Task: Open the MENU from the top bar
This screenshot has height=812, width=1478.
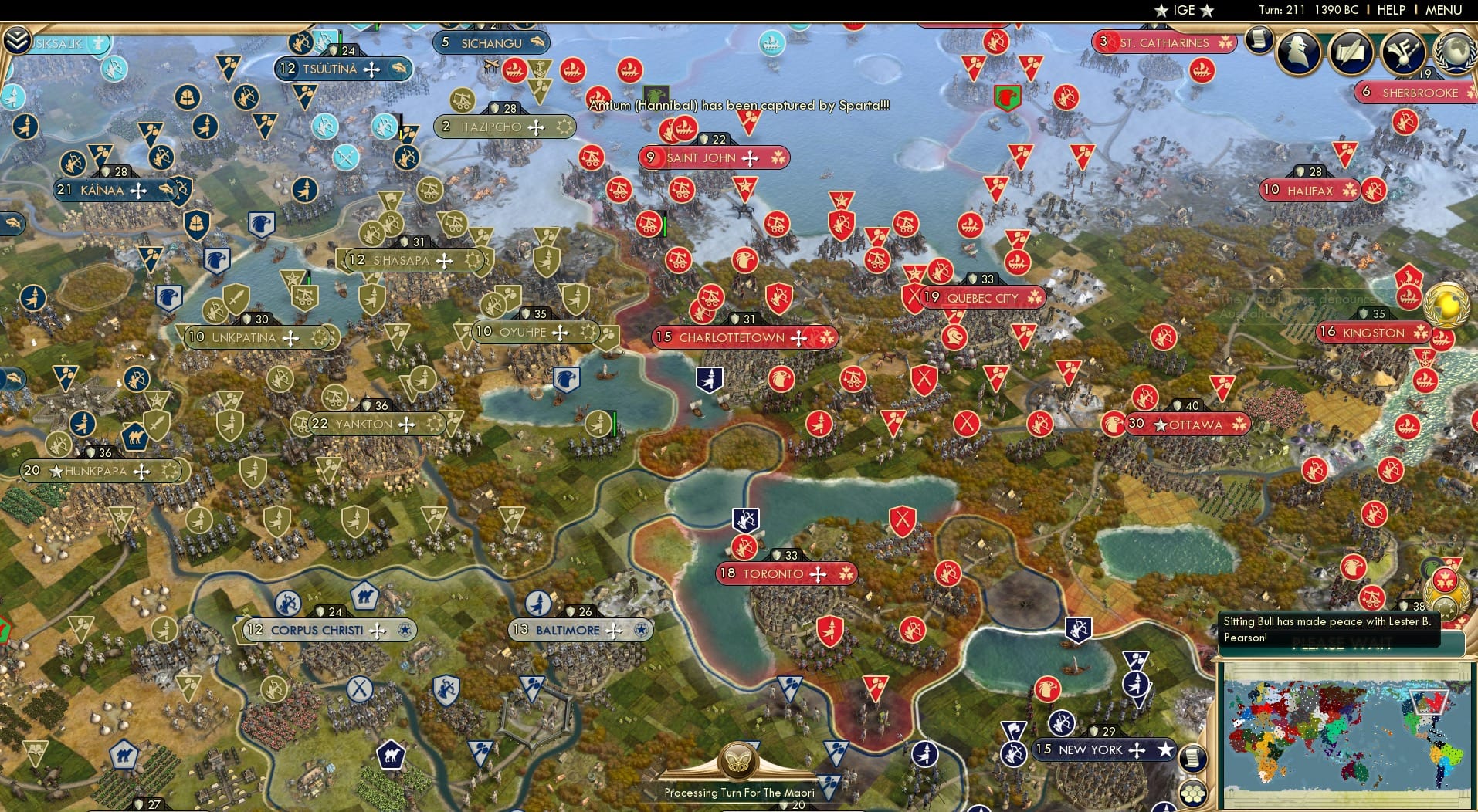Action: (1446, 10)
